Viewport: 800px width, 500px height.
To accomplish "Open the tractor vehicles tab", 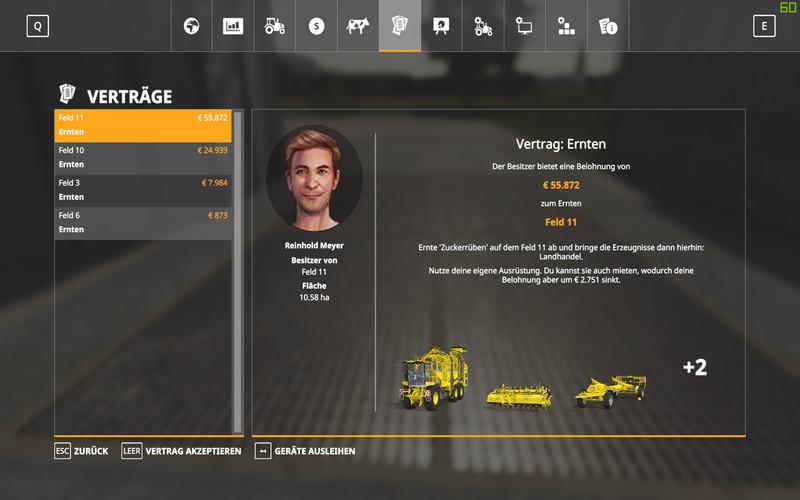I will pos(275,26).
